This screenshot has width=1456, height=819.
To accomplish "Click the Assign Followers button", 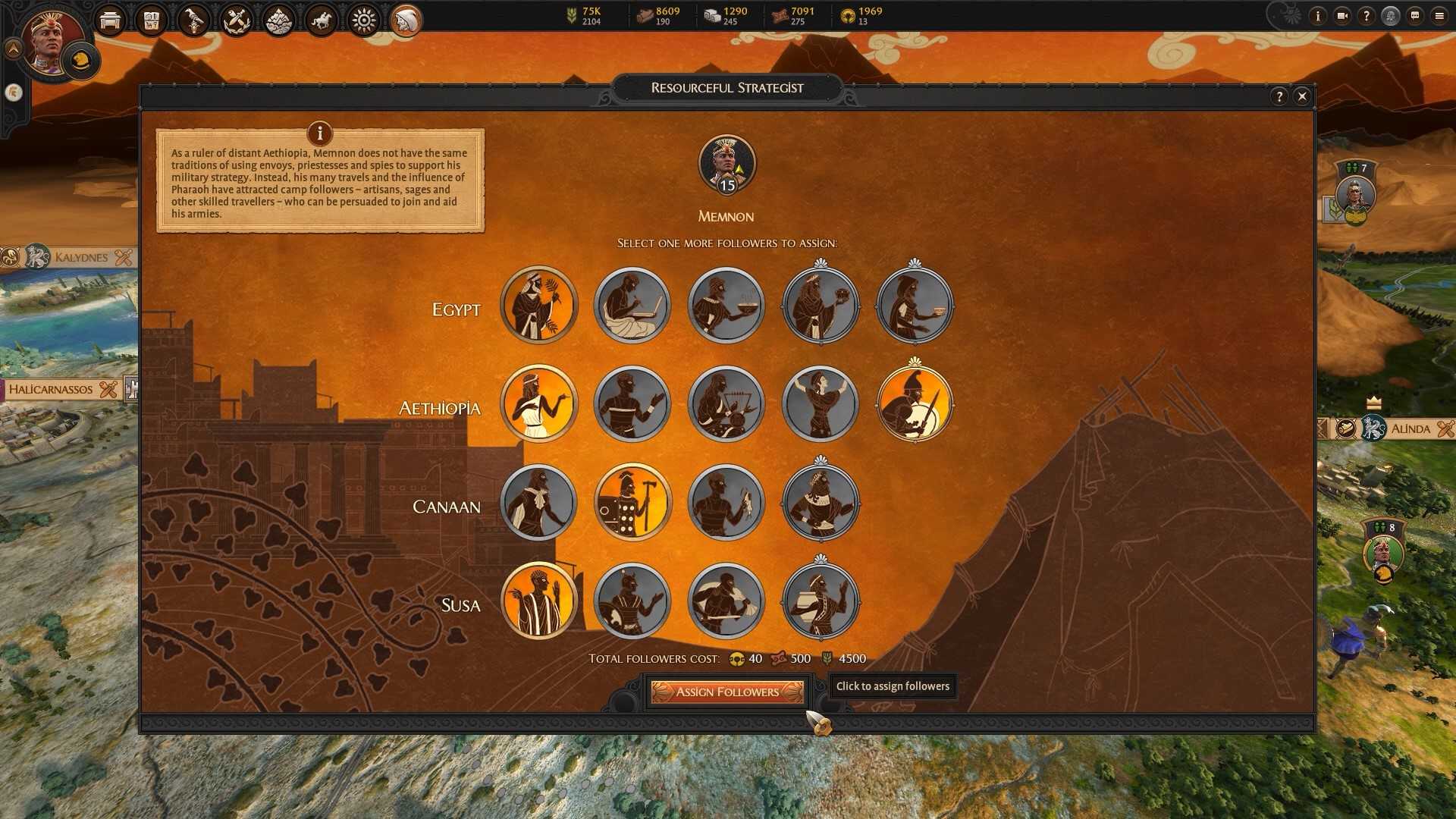I will (x=727, y=692).
